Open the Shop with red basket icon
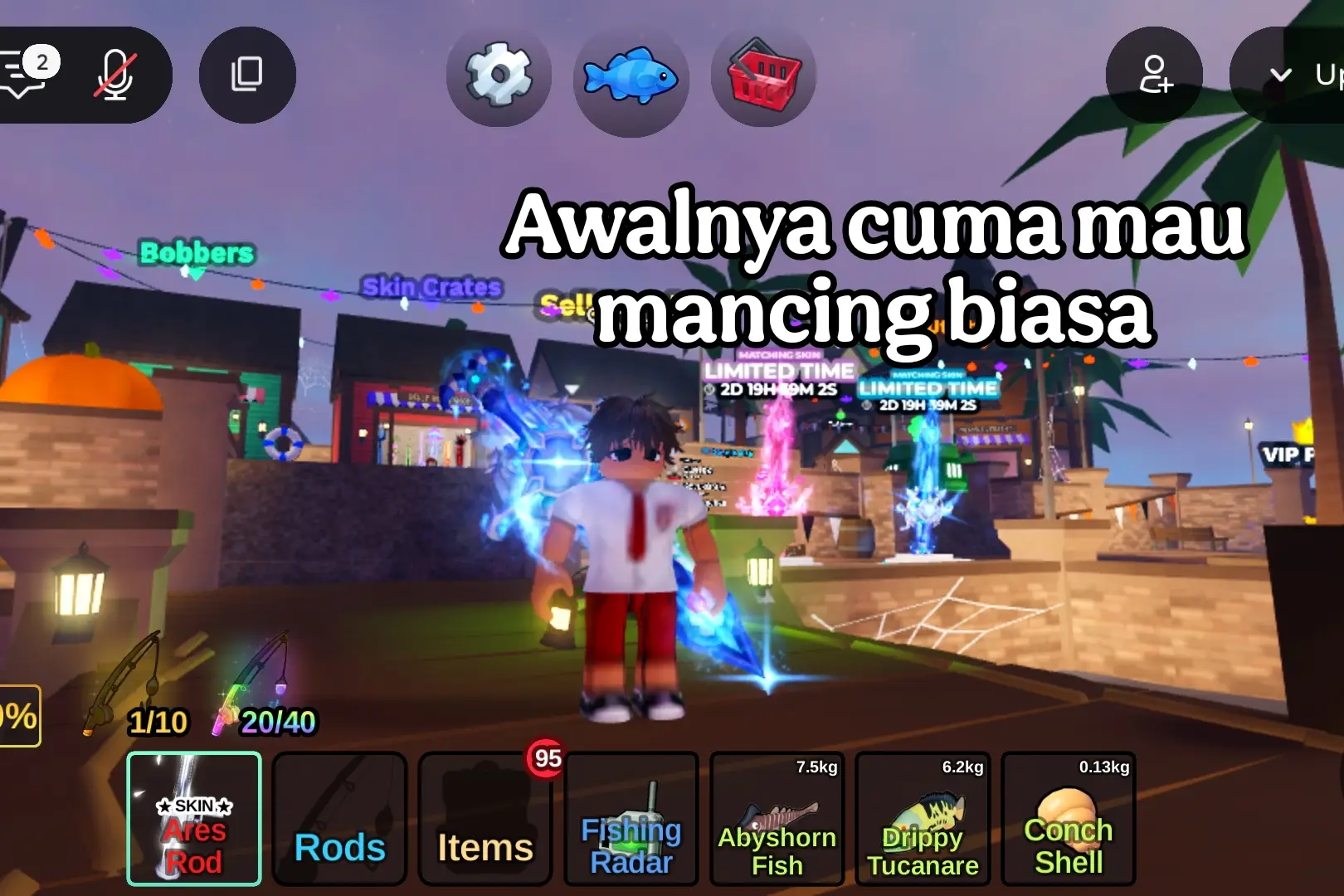Screen dimensions: 1344x896 (x=762, y=76)
